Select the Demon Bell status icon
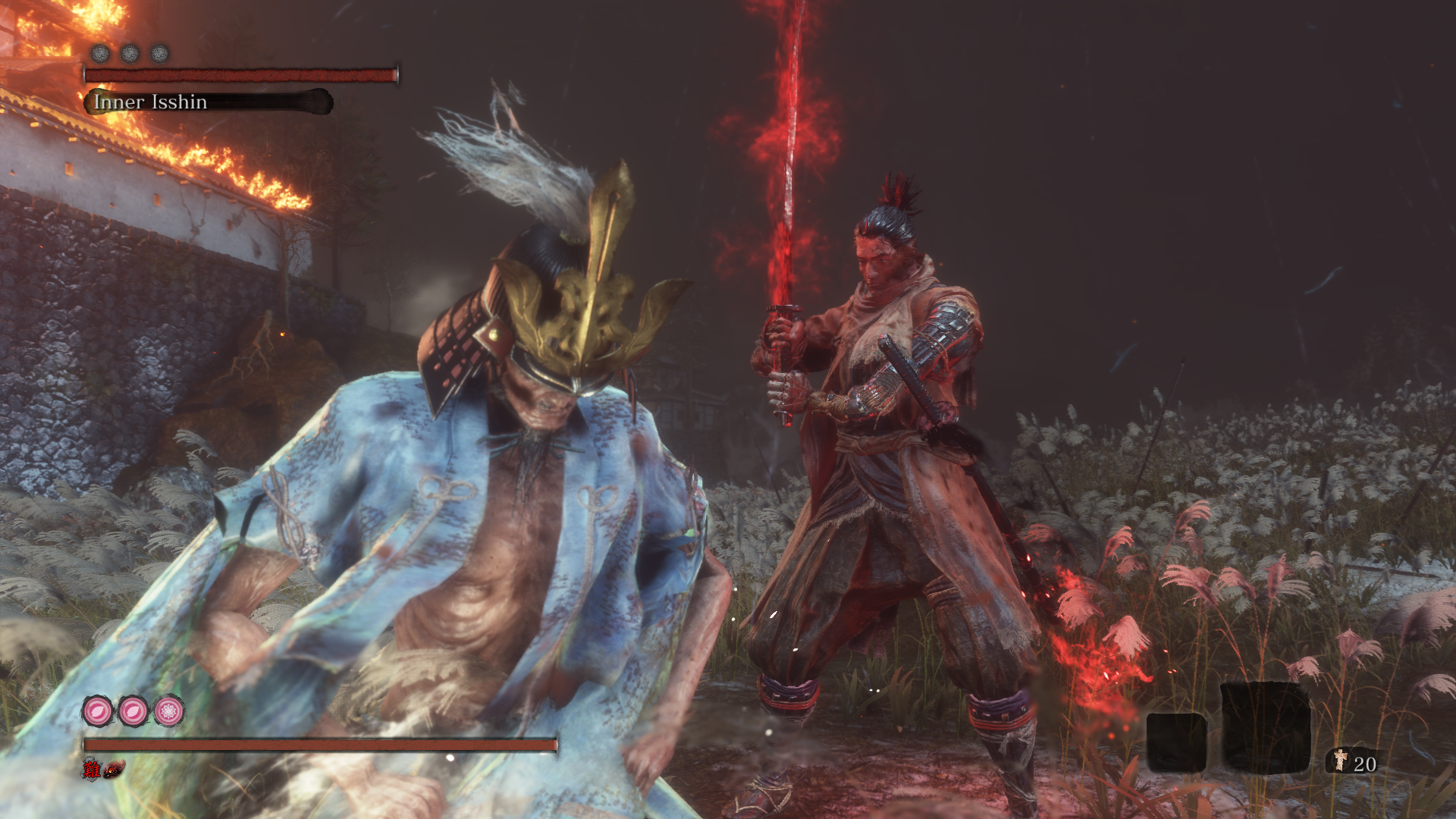This screenshot has width=1456, height=819. (115, 770)
